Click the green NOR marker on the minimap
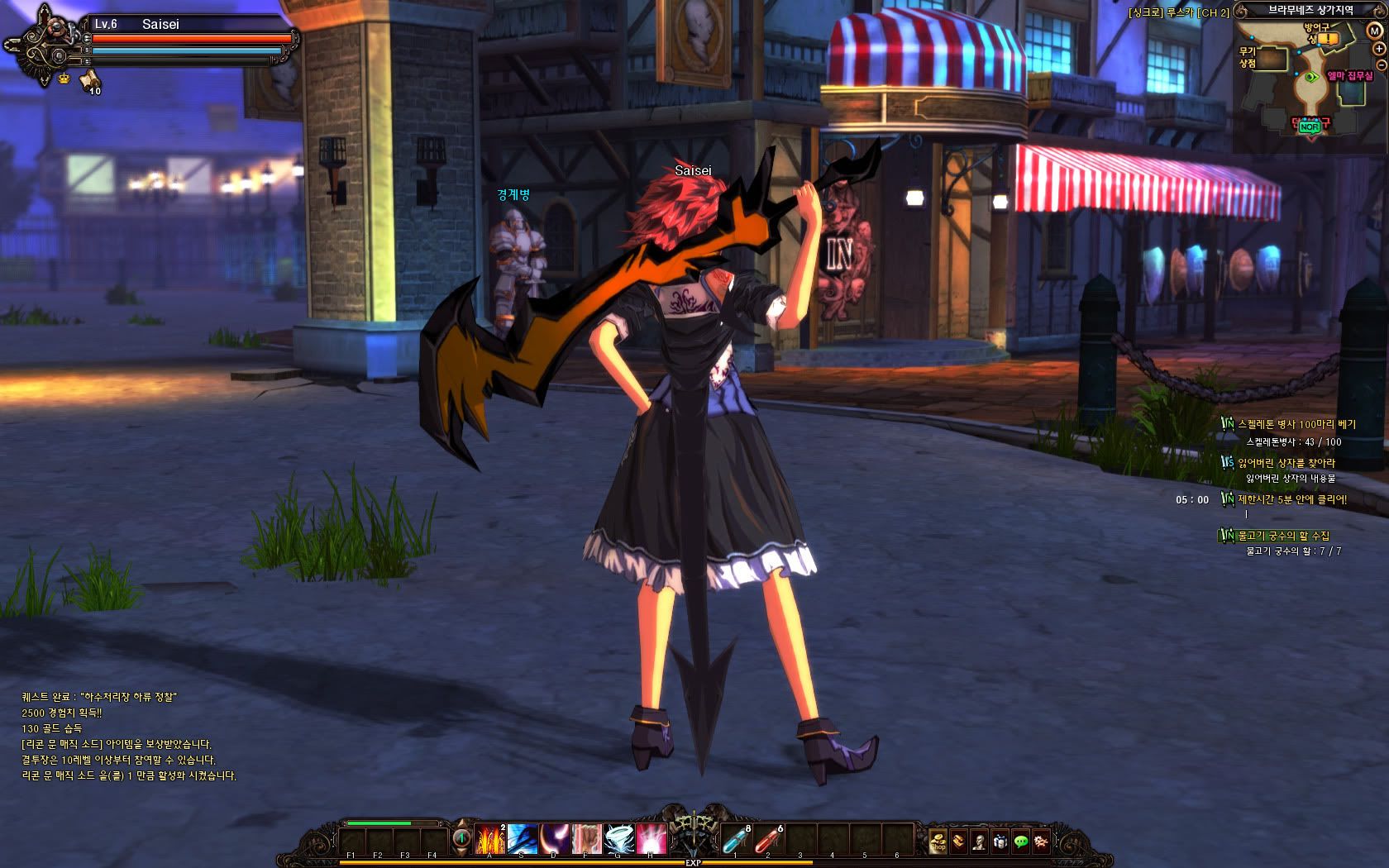The image size is (1389, 868). (x=1308, y=127)
